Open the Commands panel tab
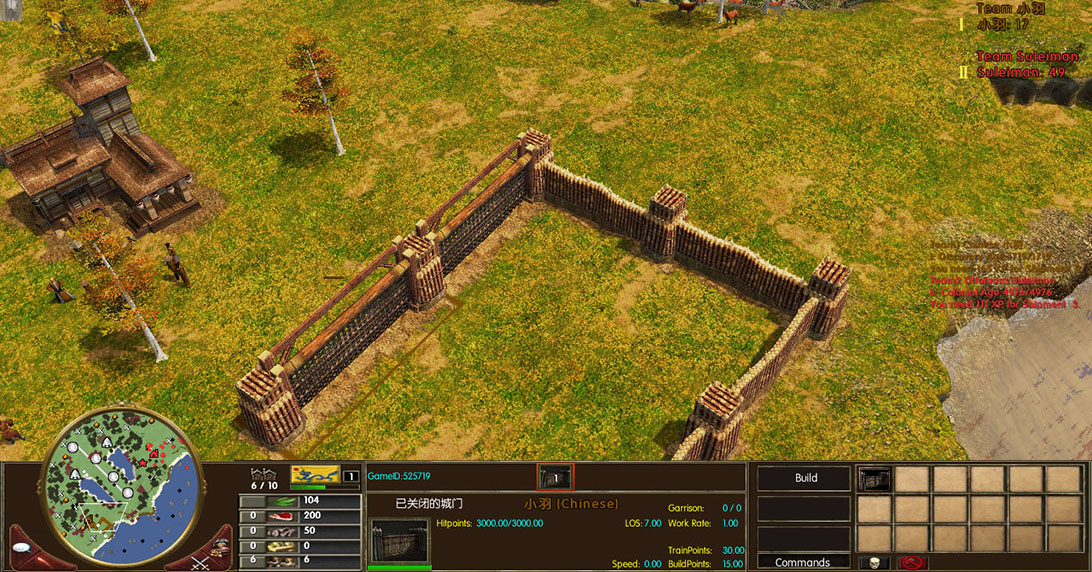 point(802,562)
